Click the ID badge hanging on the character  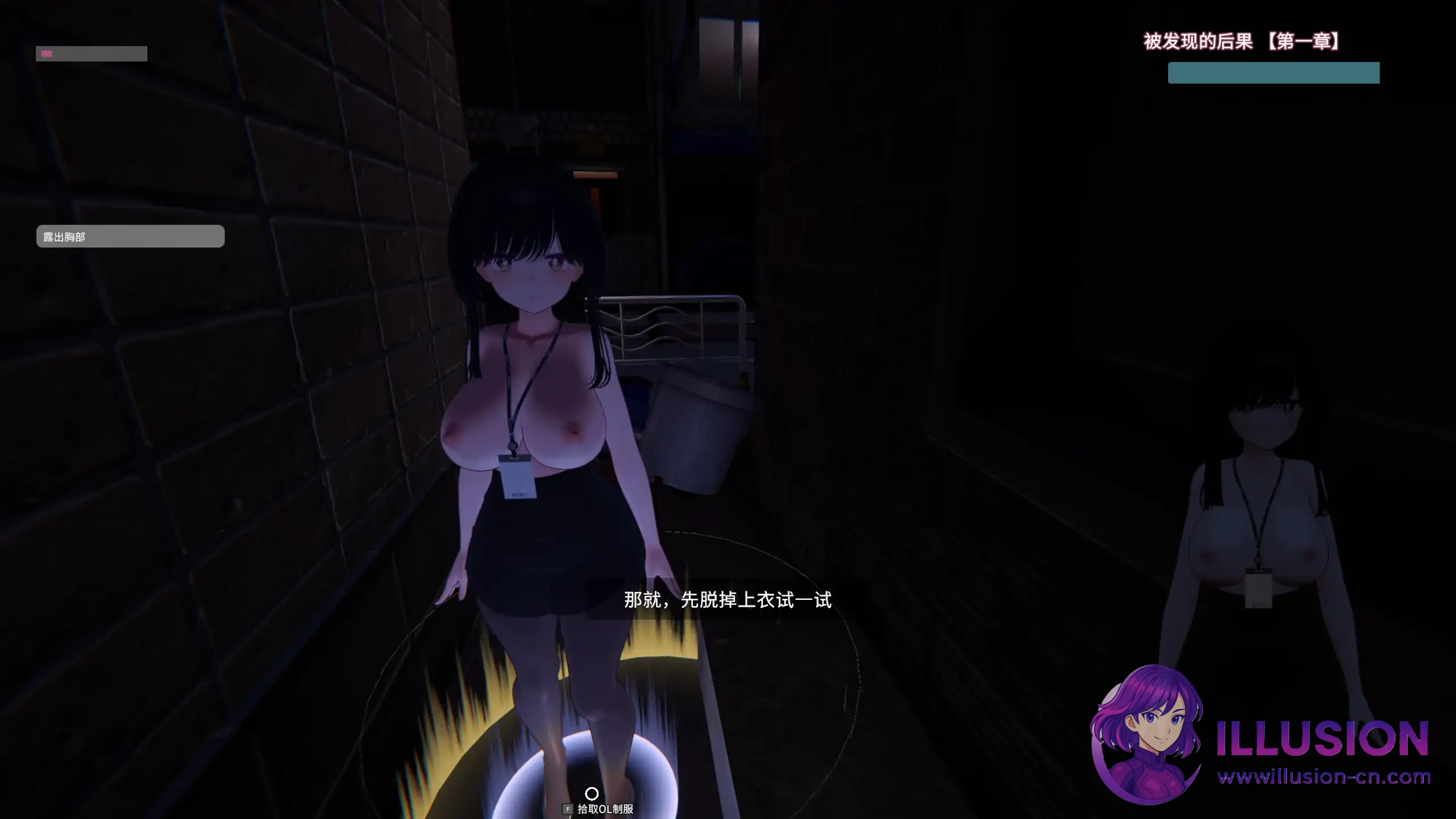(x=518, y=480)
